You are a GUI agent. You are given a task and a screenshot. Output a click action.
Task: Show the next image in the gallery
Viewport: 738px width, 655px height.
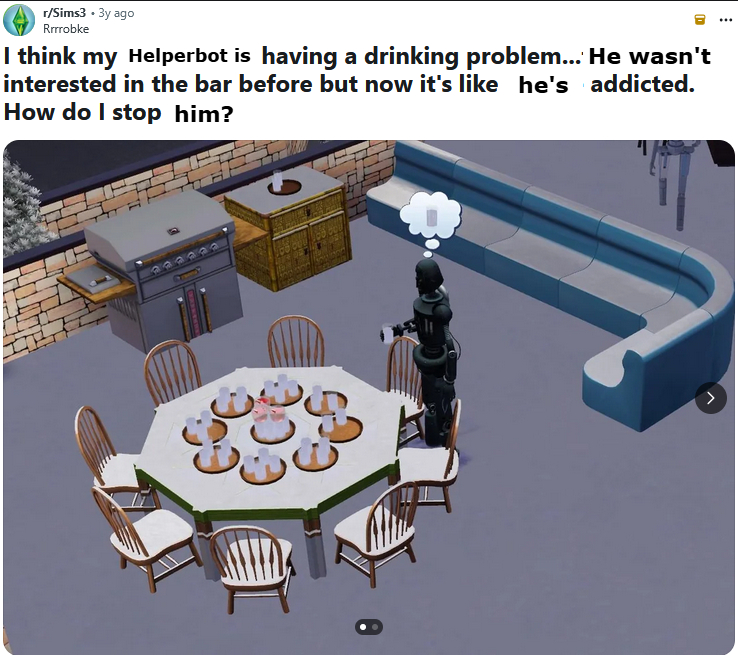tap(710, 398)
